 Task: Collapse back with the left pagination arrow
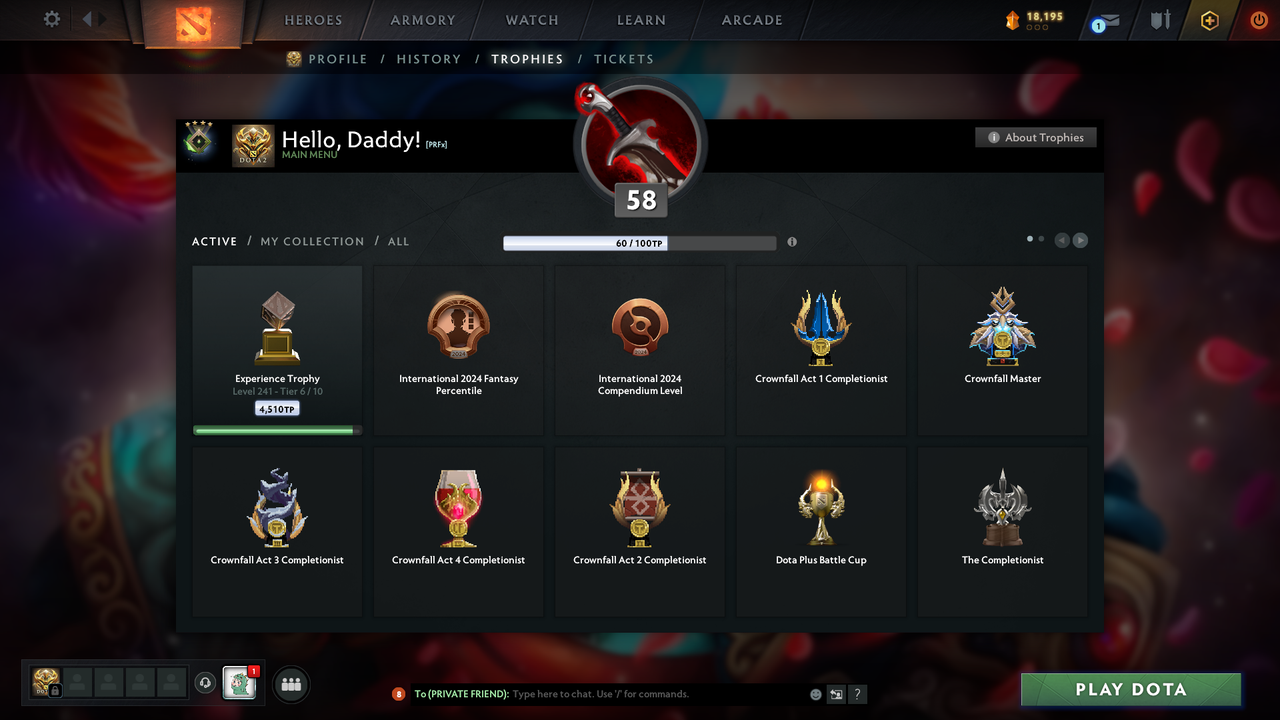point(1062,240)
